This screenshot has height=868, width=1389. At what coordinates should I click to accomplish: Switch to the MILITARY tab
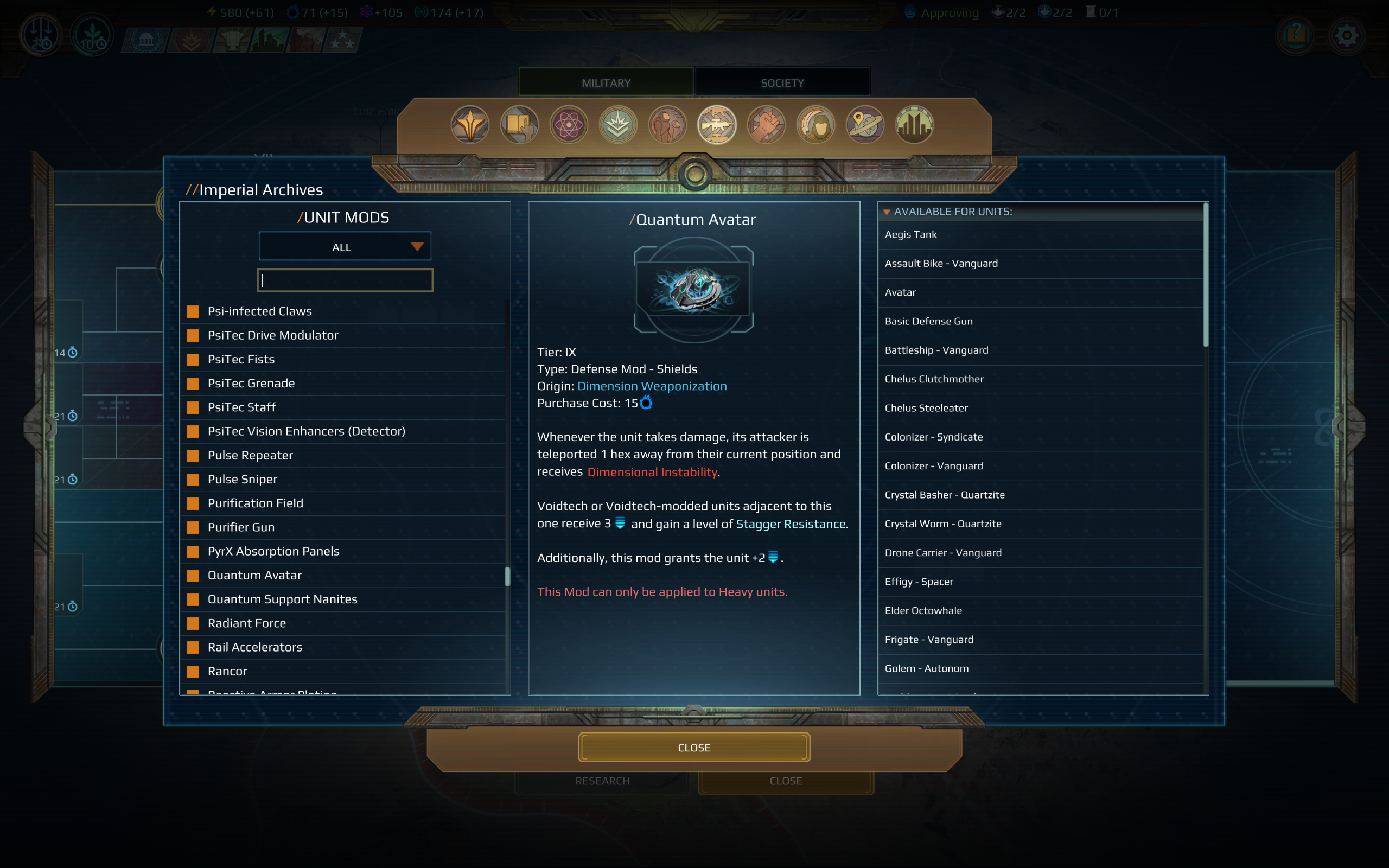click(x=605, y=82)
